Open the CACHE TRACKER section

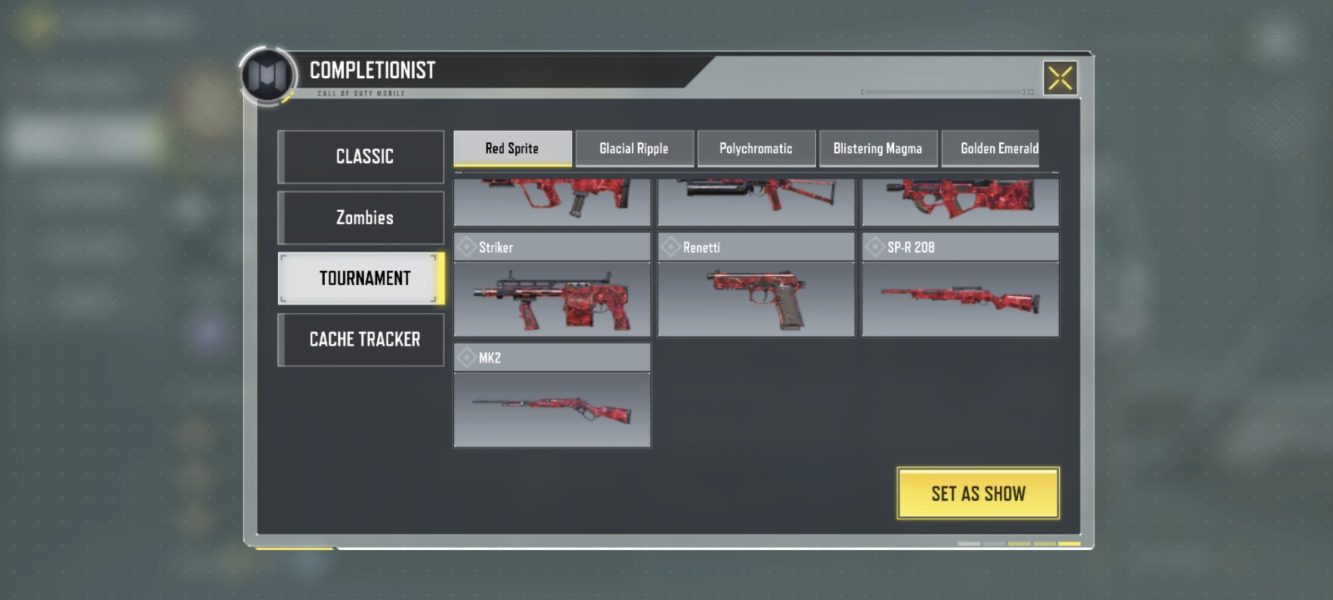tap(362, 340)
